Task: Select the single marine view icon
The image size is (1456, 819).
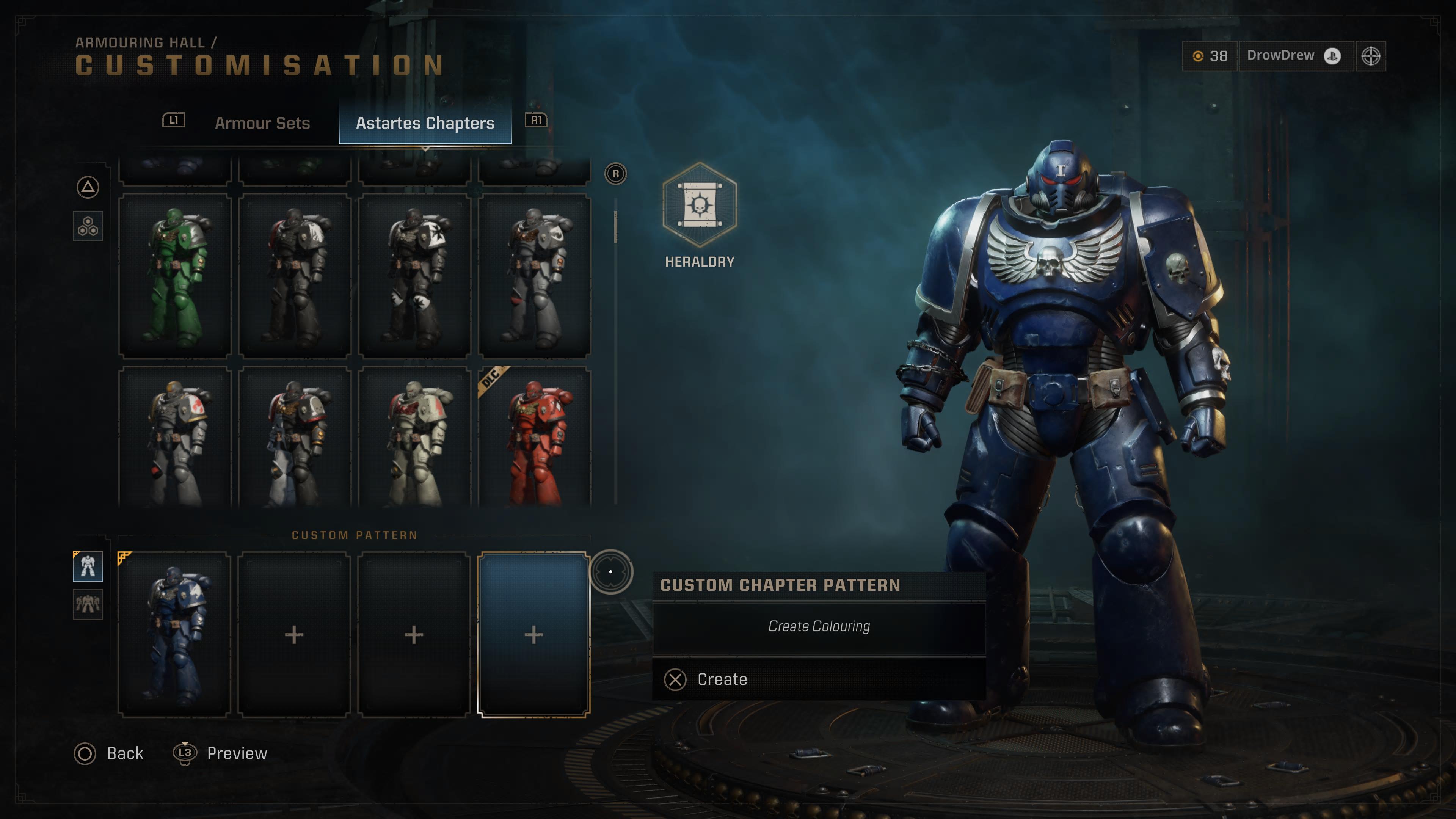Action: pos(88,566)
